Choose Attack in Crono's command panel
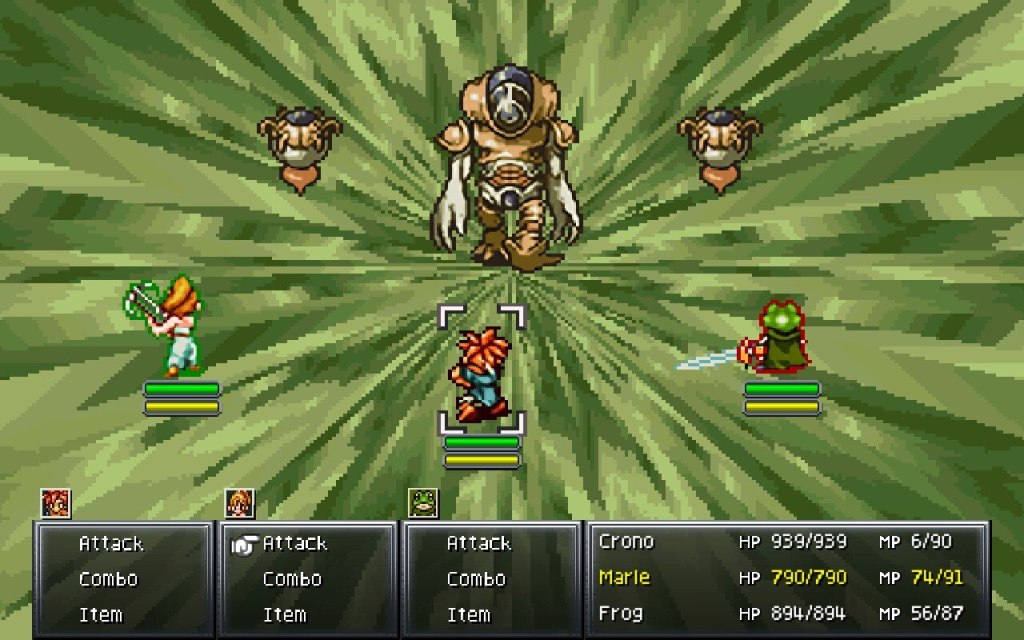Screen dimensions: 1024x640 point(111,544)
